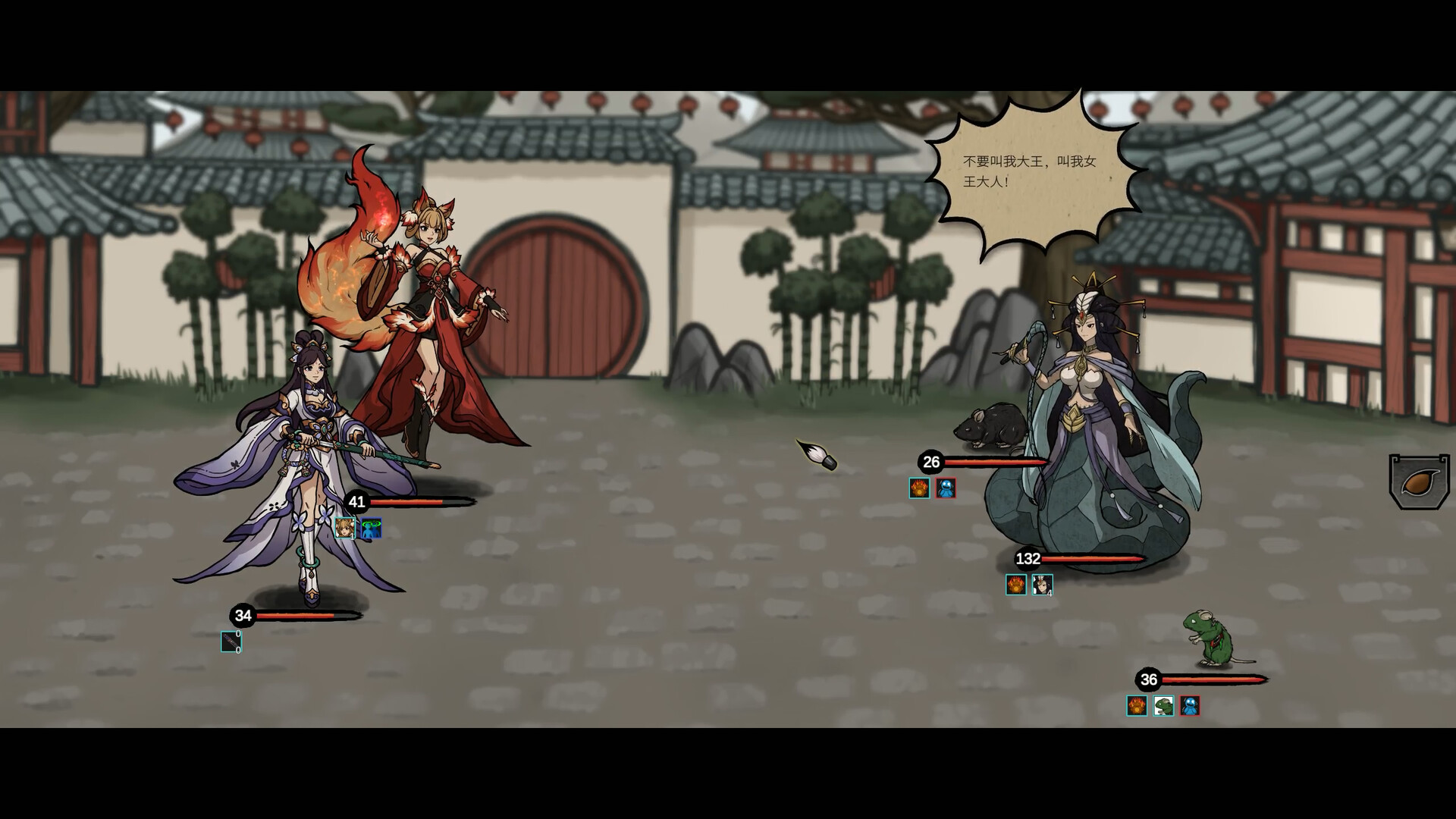Inspect the fire buff icon on the black rat
This screenshot has width=1456, height=819.
(x=918, y=488)
